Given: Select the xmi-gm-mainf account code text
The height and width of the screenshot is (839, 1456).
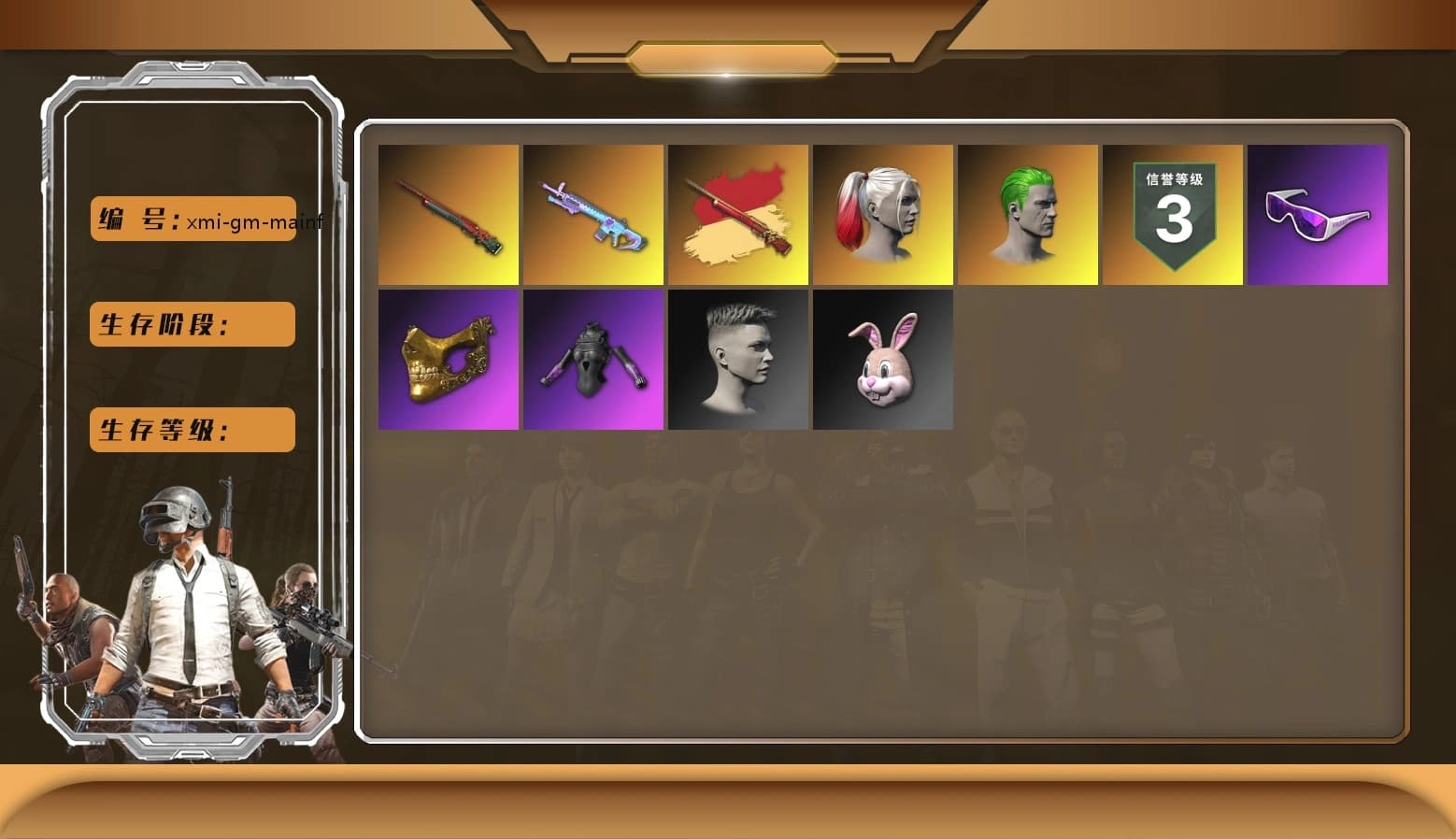Looking at the screenshot, I should (253, 223).
